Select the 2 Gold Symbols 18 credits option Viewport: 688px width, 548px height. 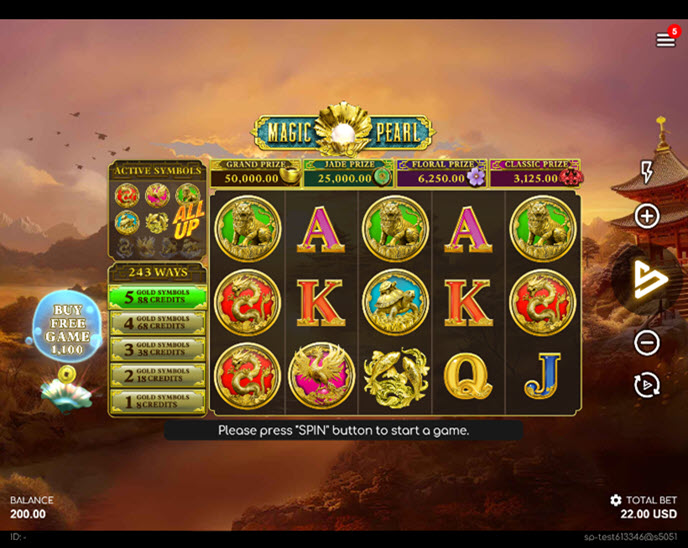click(157, 375)
